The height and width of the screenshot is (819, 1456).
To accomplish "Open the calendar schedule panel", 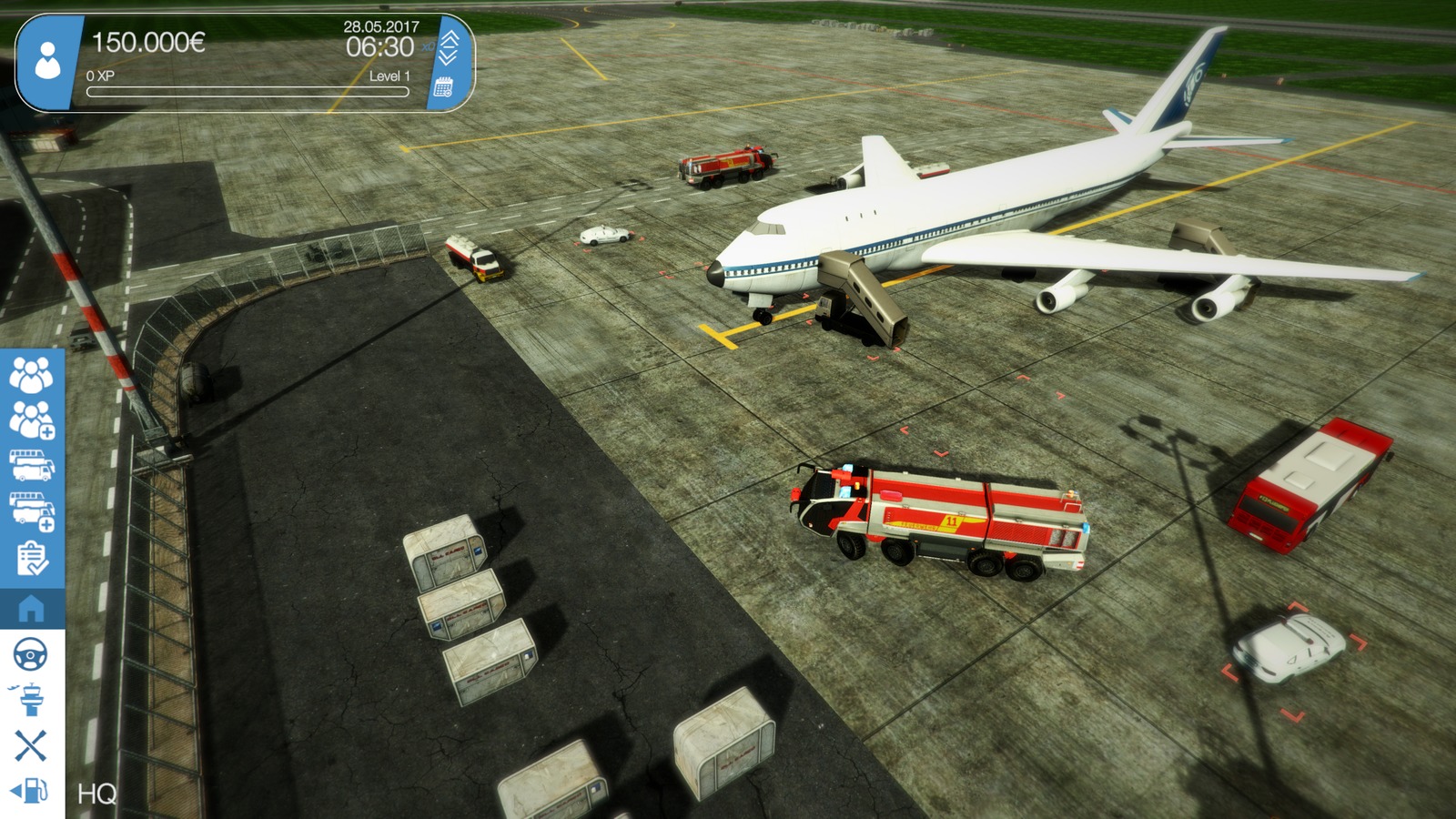I will 443,86.
